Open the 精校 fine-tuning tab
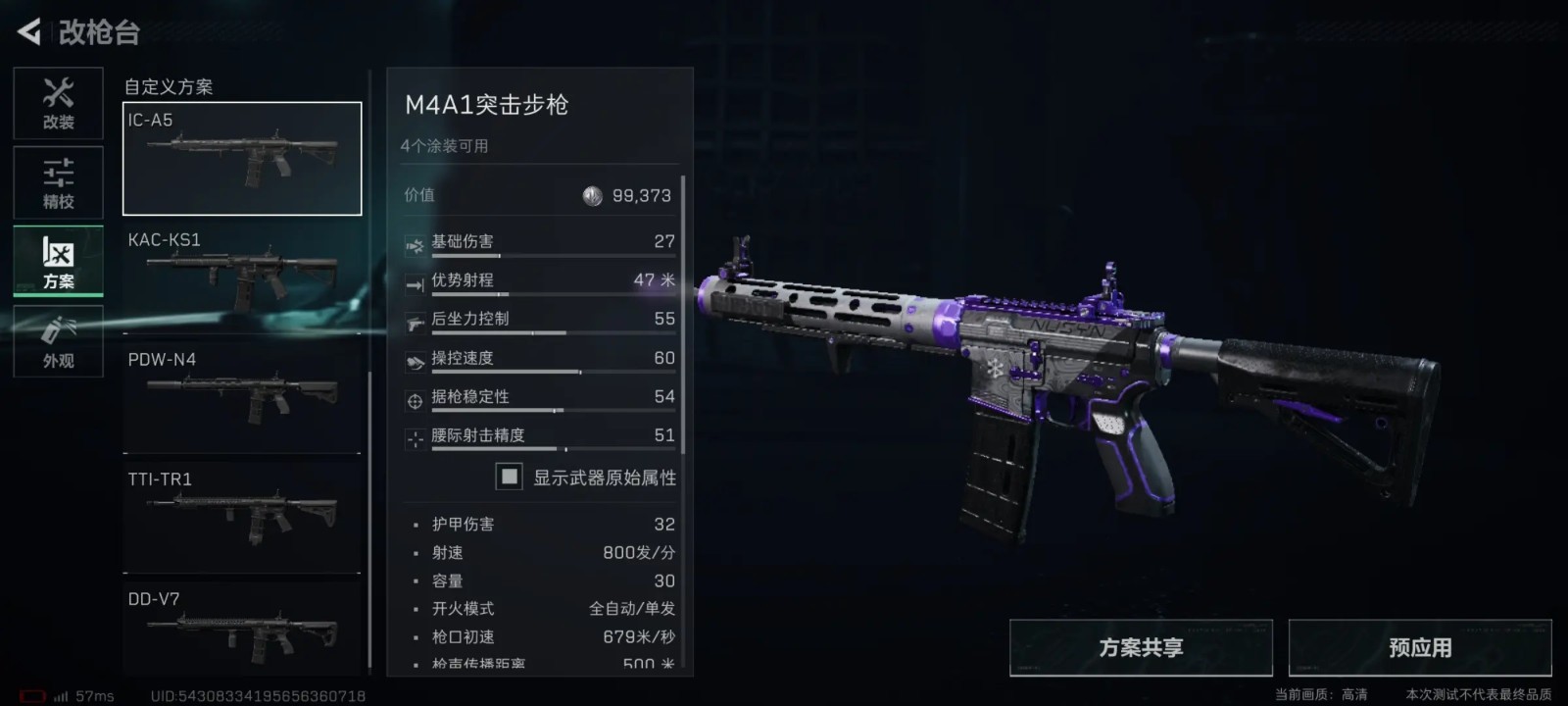Image resolution: width=1568 pixels, height=706 pixels. 59,183
